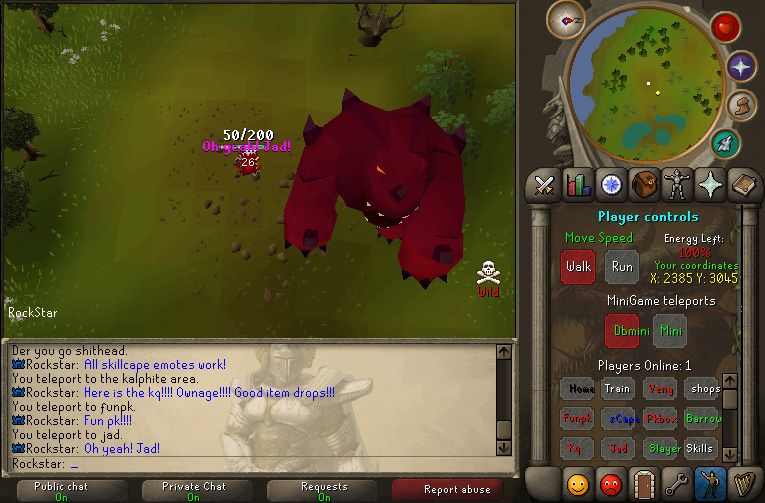Open the backpack inventory tab

pos(645,184)
